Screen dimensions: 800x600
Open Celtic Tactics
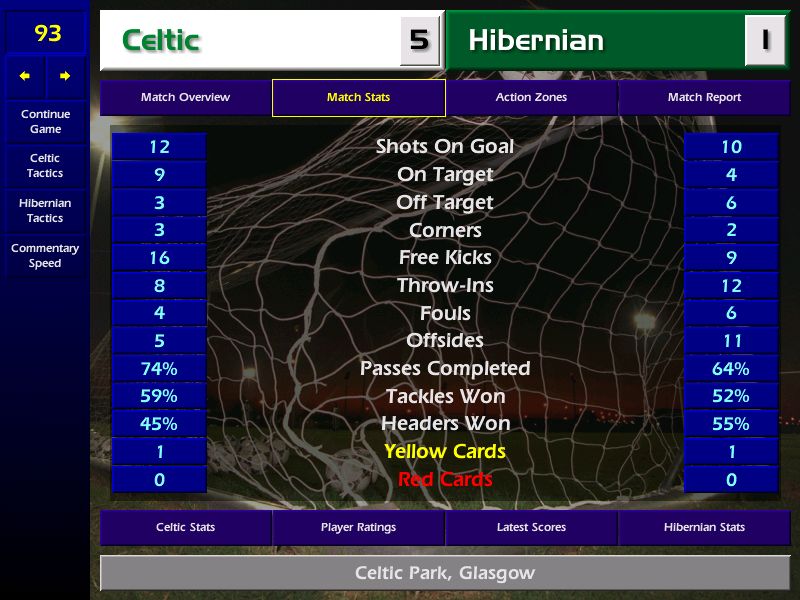point(45,166)
